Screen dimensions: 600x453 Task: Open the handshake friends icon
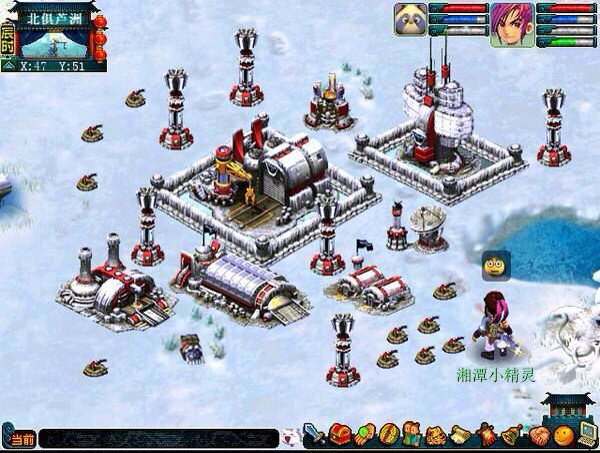click(539, 436)
